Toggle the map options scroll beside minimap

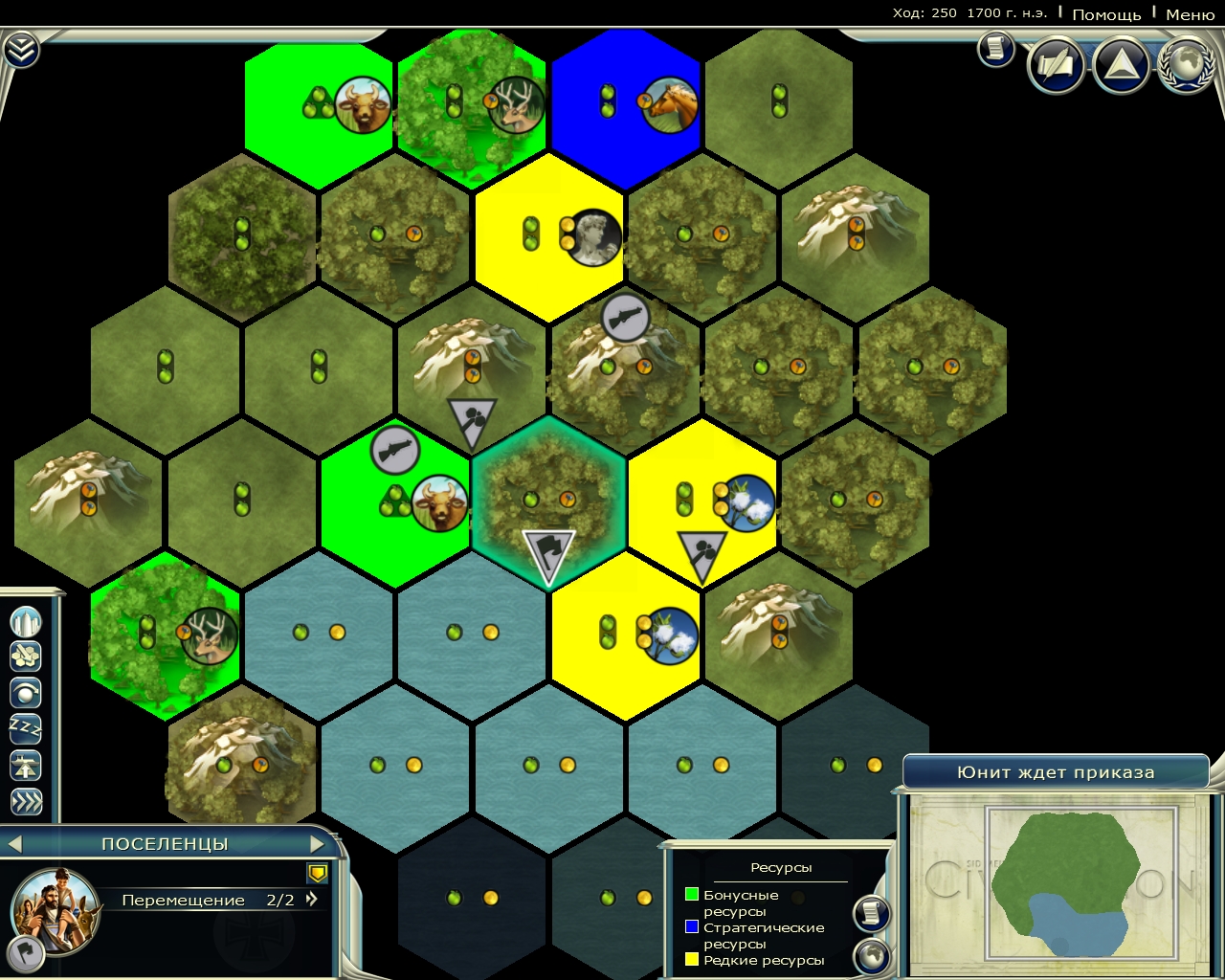pyautogui.click(x=873, y=912)
